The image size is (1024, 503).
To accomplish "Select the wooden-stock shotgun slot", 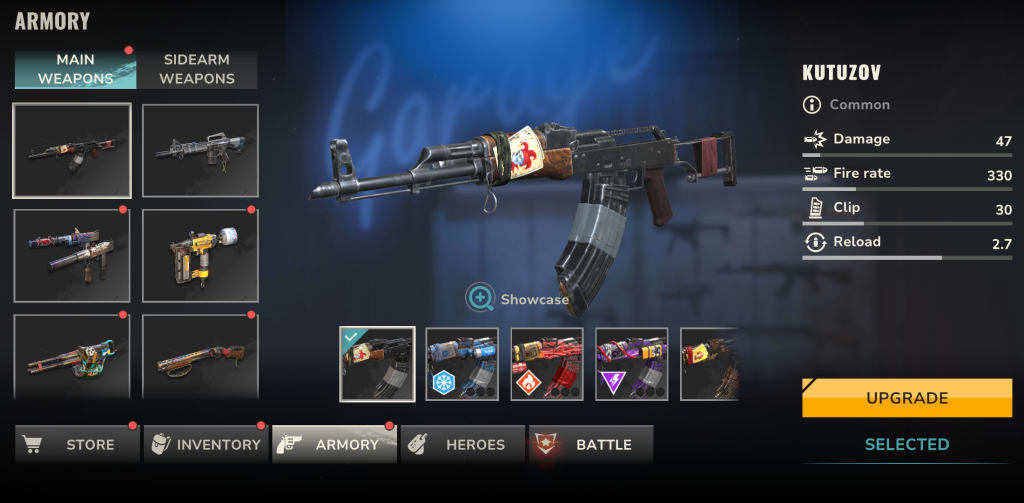I will pyautogui.click(x=200, y=357).
